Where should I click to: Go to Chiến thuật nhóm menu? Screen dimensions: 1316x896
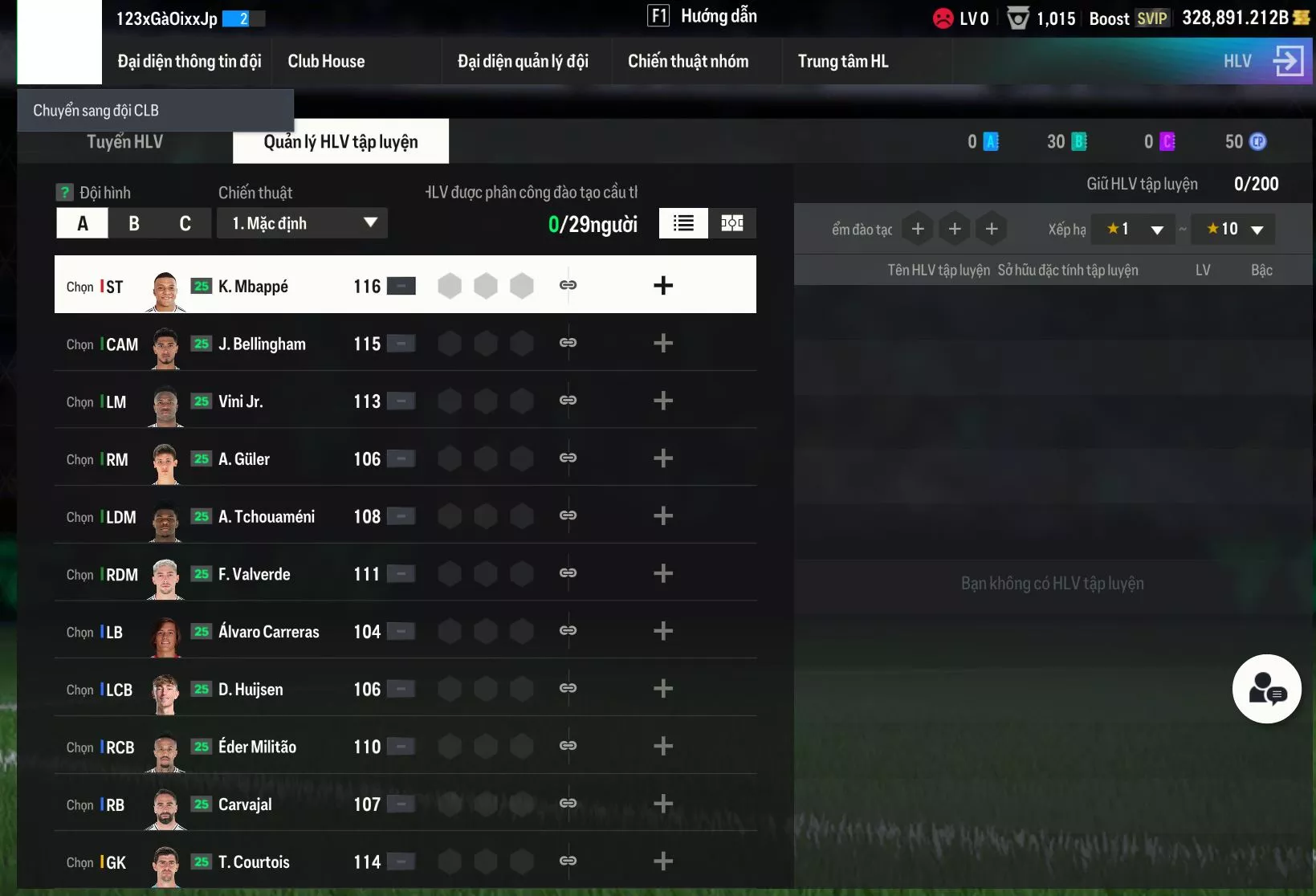688,62
